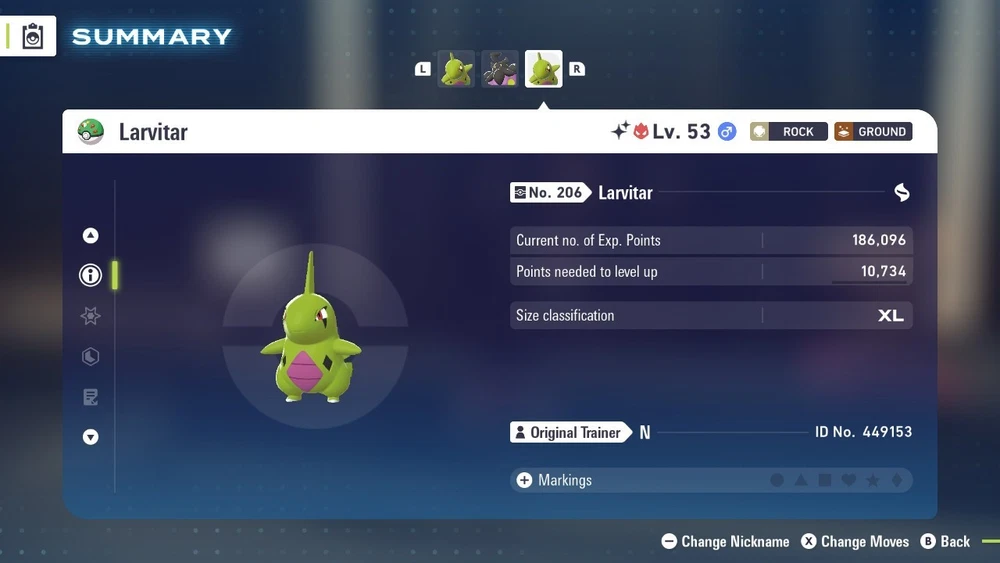Go Back from the summary screen
1000x563 pixels.
[946, 542]
